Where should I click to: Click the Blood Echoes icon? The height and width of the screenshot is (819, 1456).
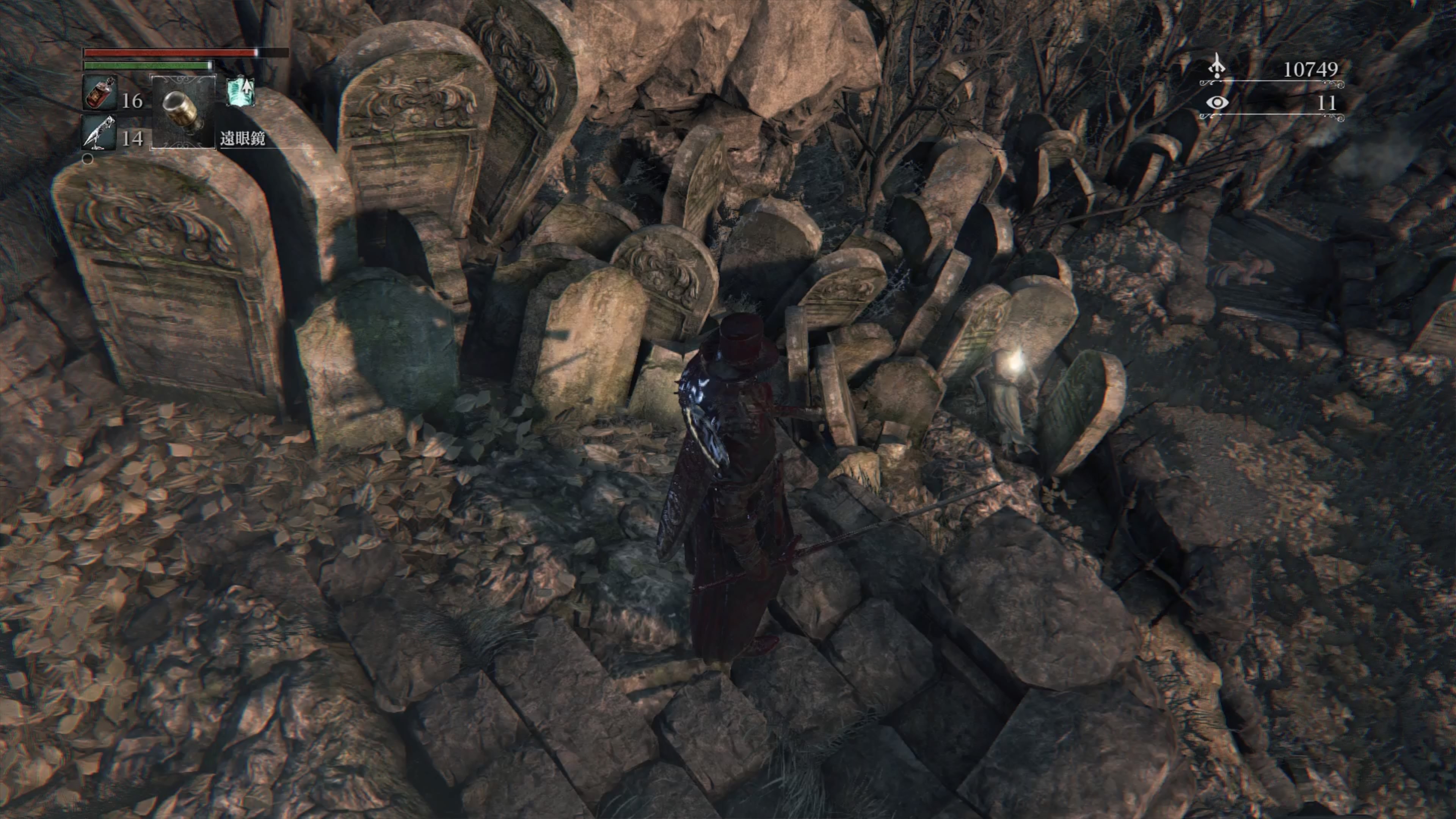(x=1216, y=68)
